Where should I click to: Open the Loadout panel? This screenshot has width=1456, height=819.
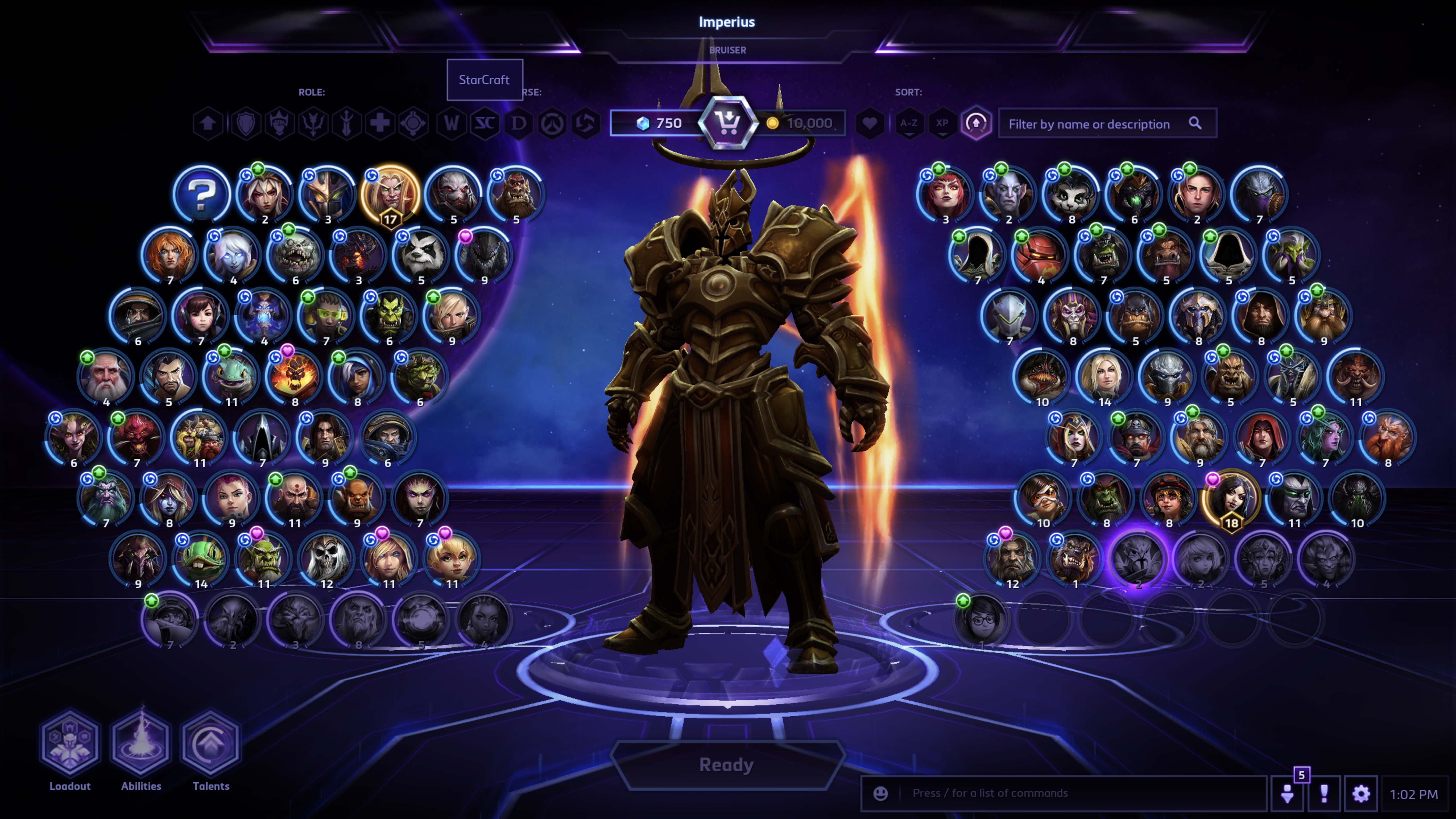click(x=70, y=743)
